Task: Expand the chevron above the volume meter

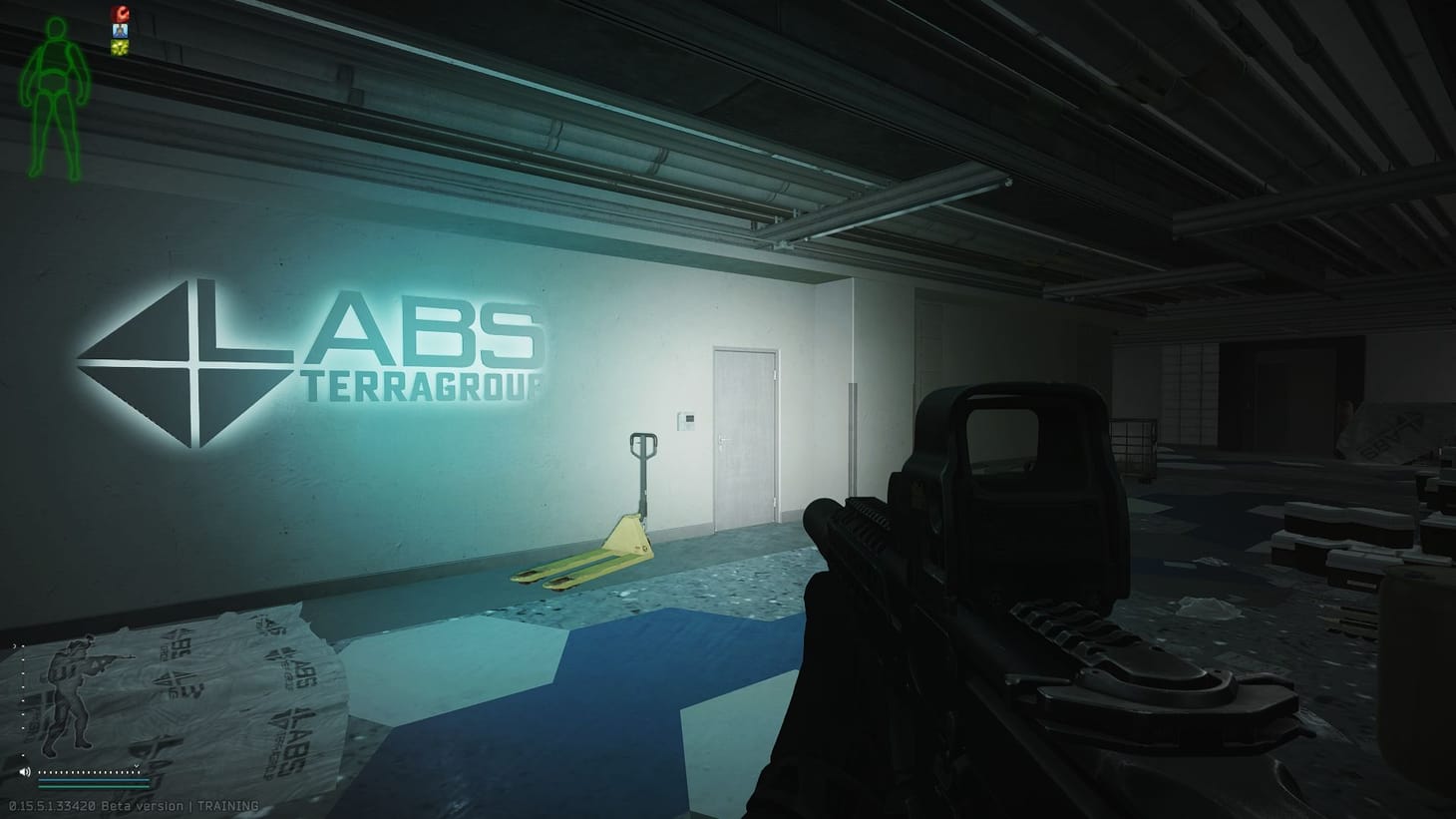Action: coord(136,766)
